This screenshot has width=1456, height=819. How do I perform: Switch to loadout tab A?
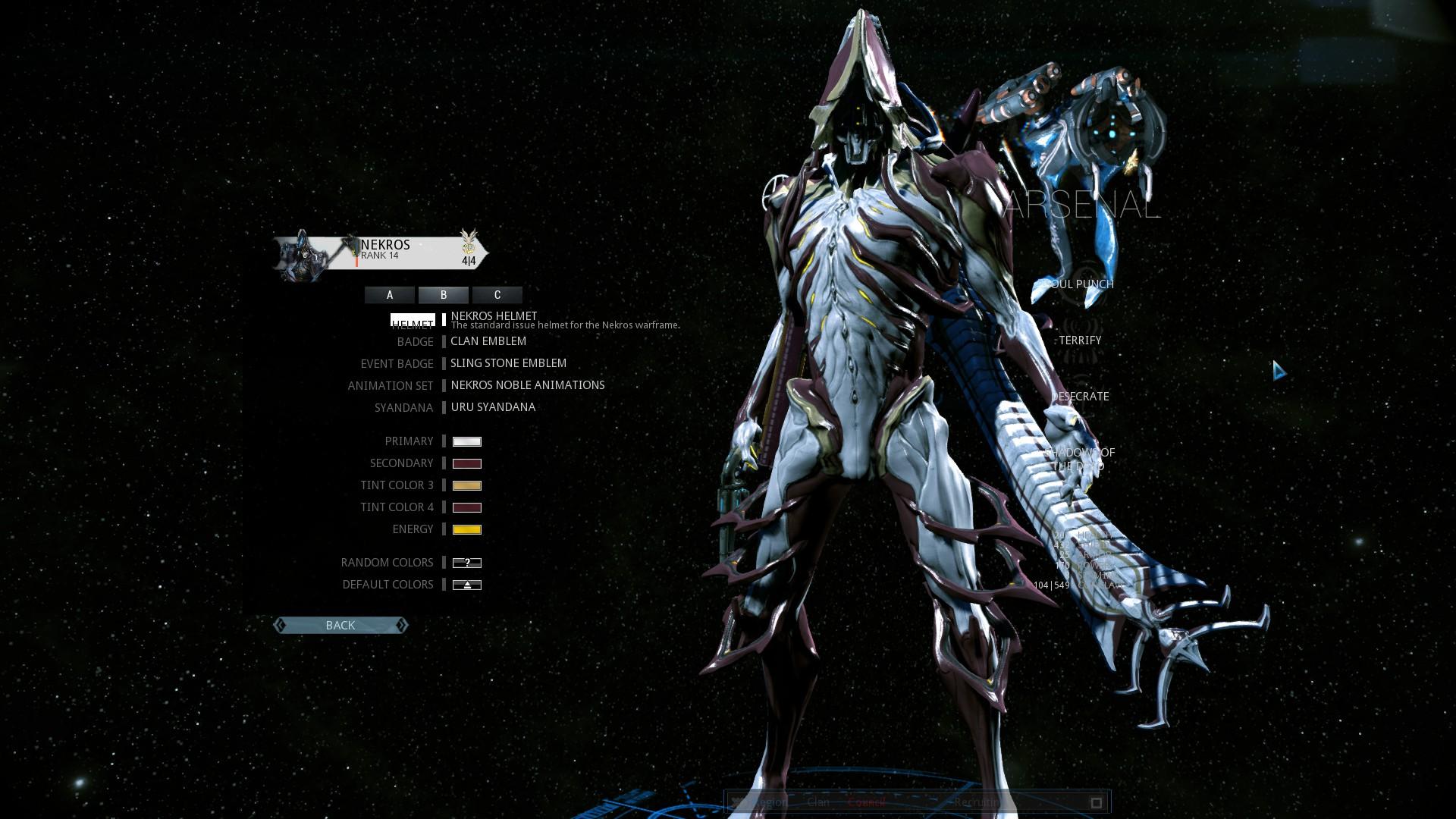[x=390, y=295]
